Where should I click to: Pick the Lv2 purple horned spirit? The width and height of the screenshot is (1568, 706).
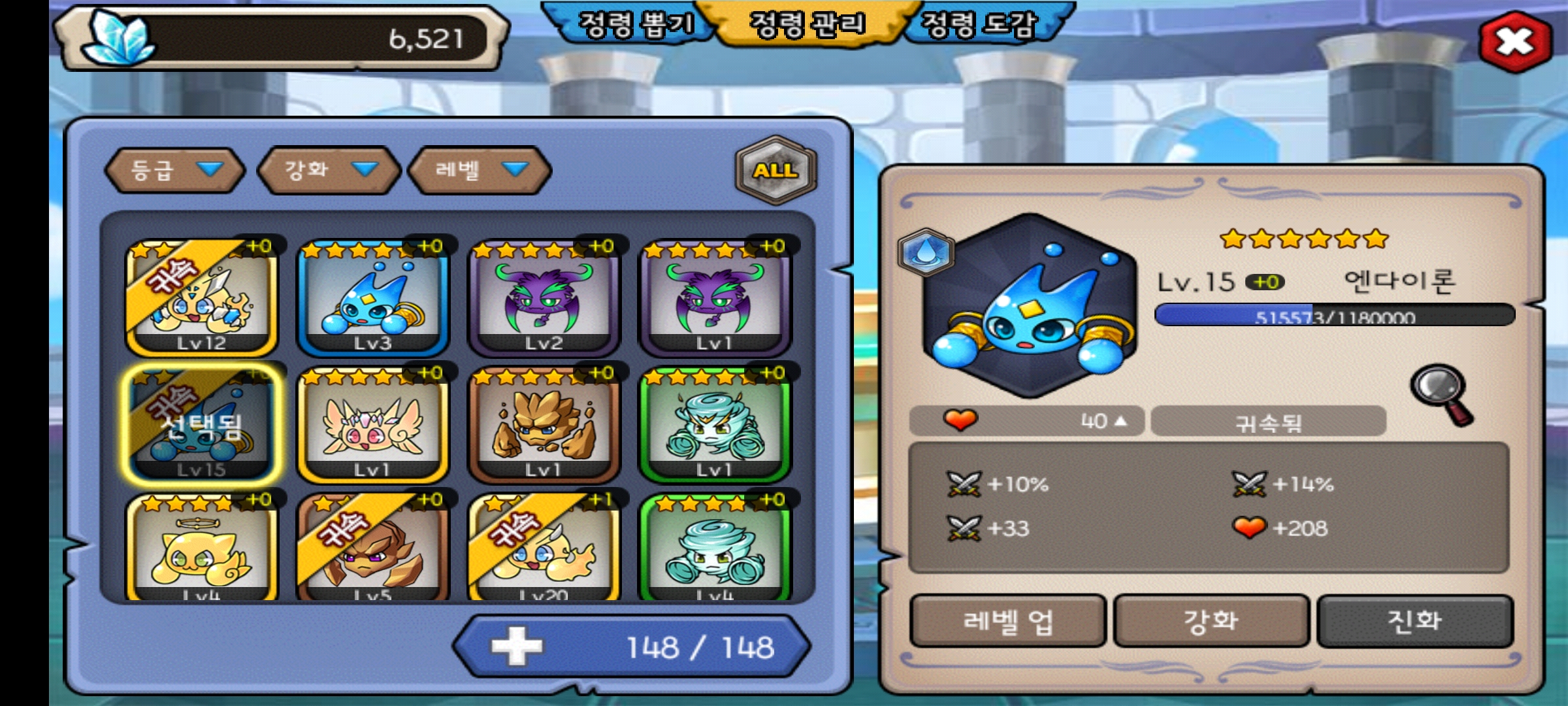[x=544, y=298]
